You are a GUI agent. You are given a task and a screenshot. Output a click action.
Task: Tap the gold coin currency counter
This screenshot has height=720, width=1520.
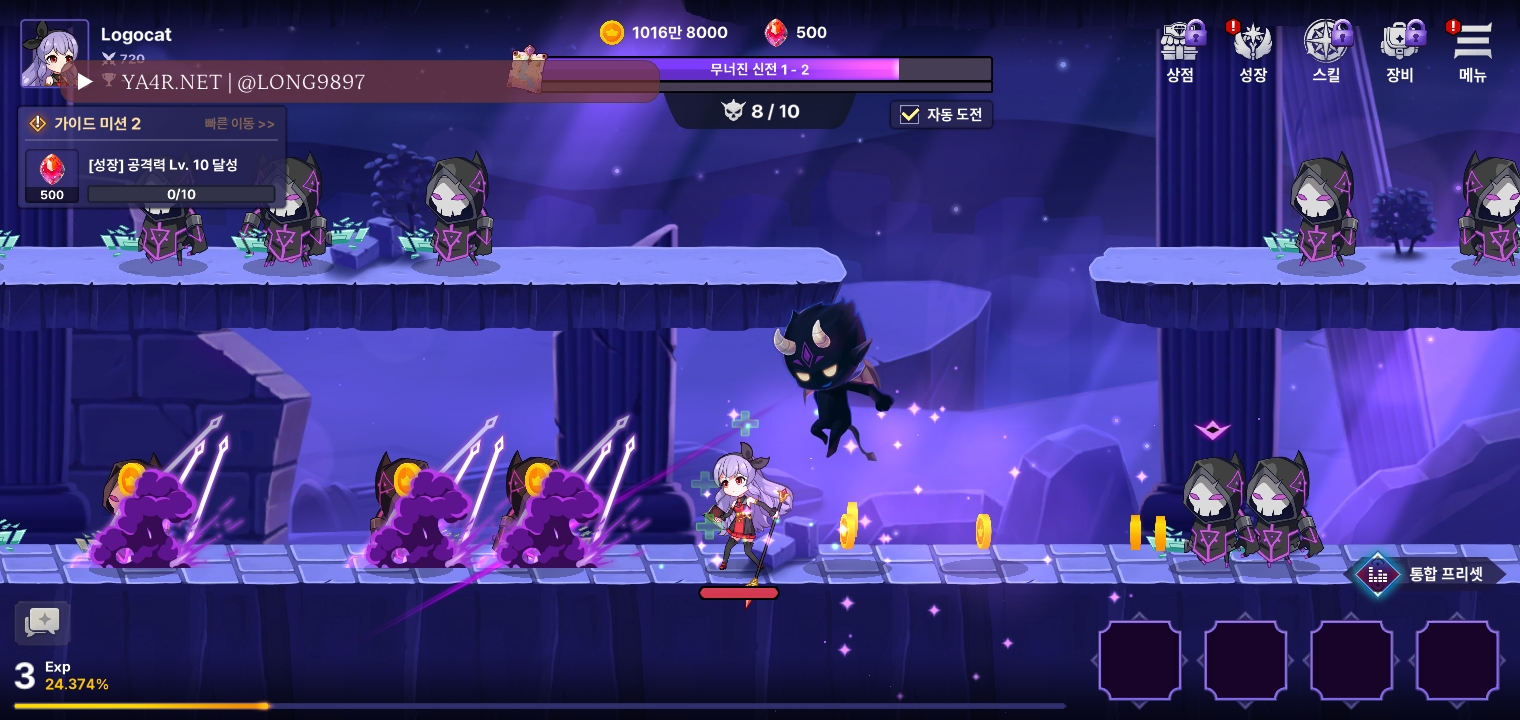[x=664, y=33]
